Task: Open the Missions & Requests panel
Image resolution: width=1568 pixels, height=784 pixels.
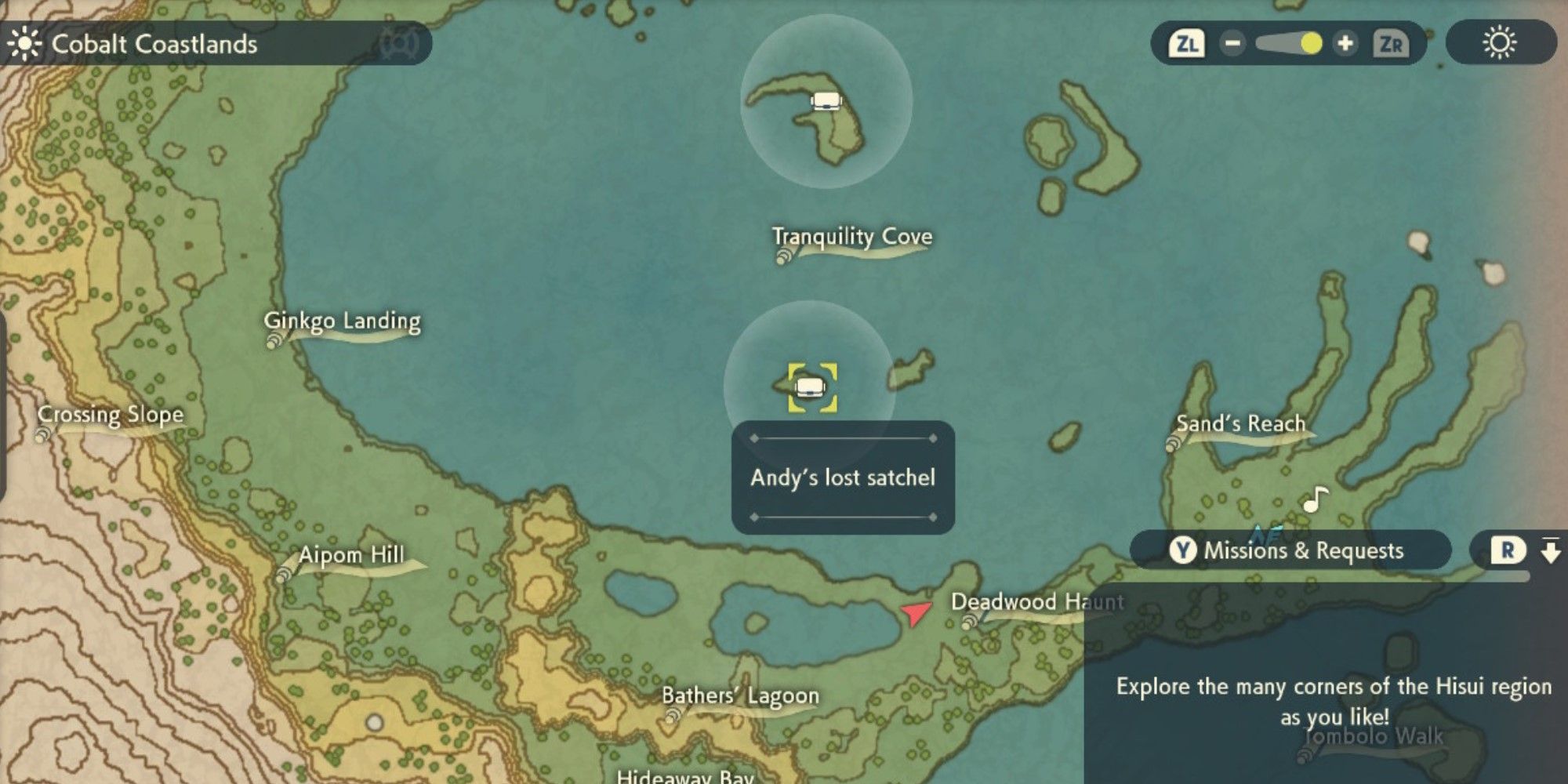Action: point(1290,550)
